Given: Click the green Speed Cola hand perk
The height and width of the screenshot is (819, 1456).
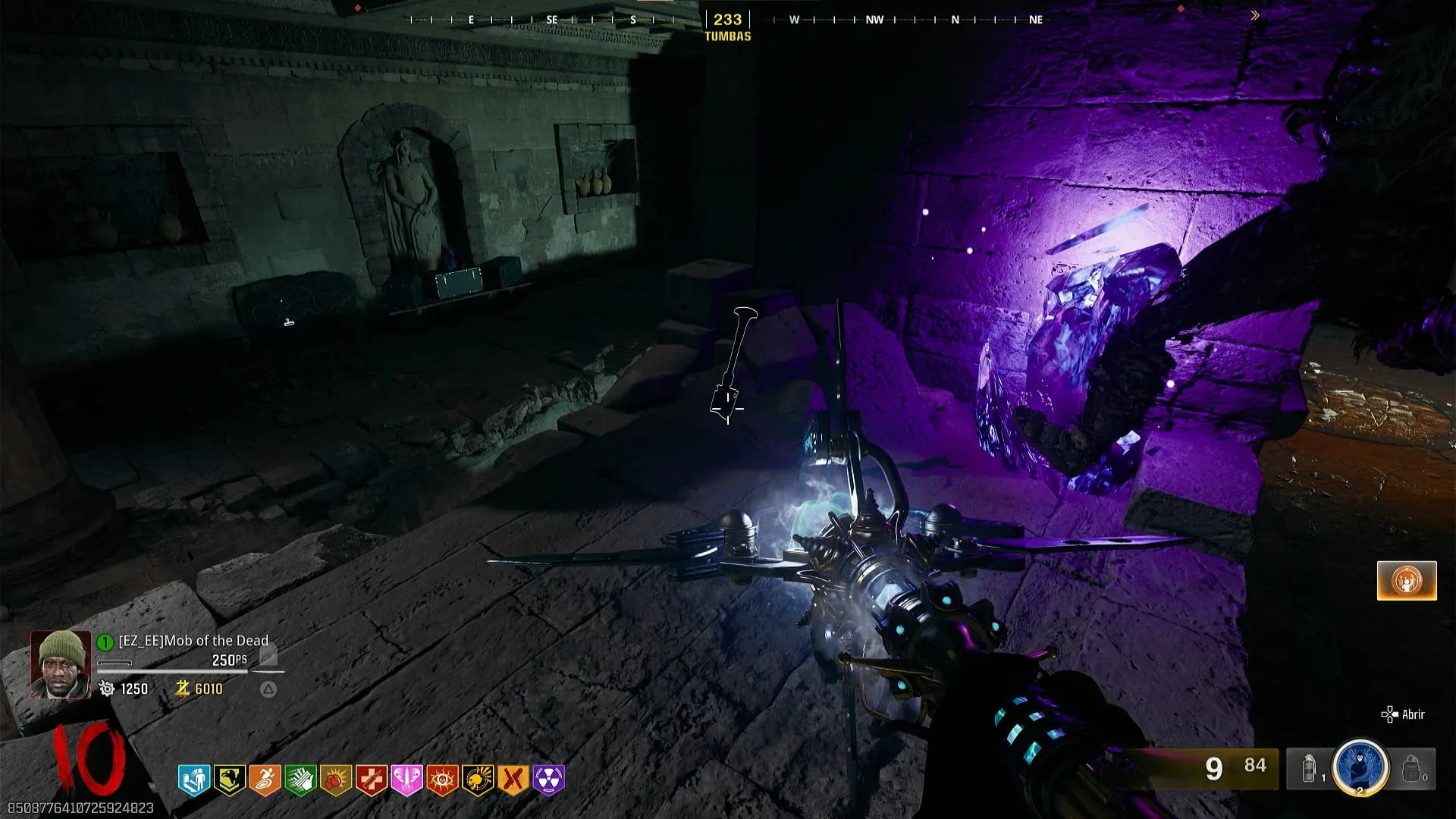Looking at the screenshot, I should click(300, 780).
